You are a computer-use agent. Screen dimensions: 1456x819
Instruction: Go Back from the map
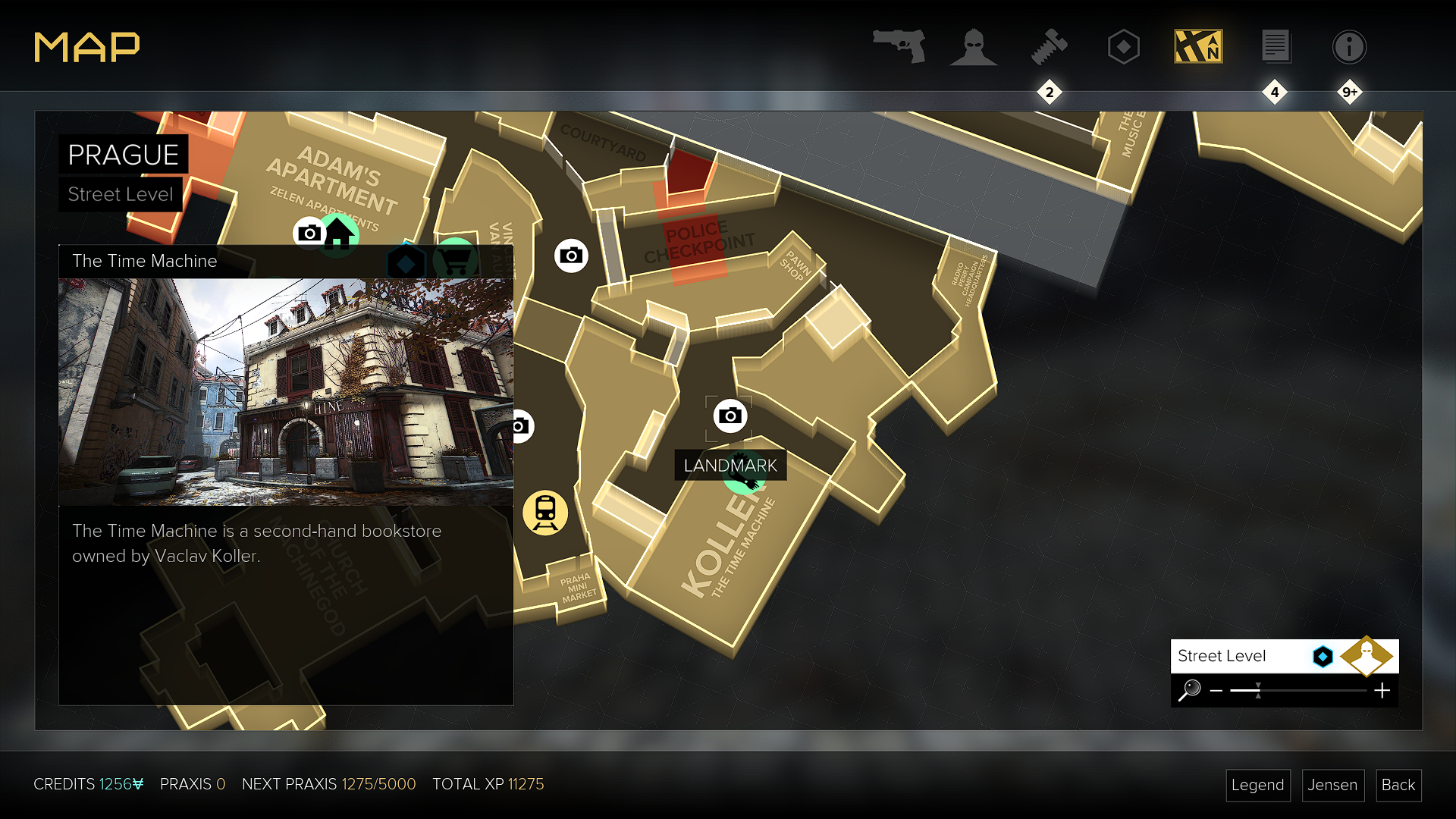pos(1398,785)
